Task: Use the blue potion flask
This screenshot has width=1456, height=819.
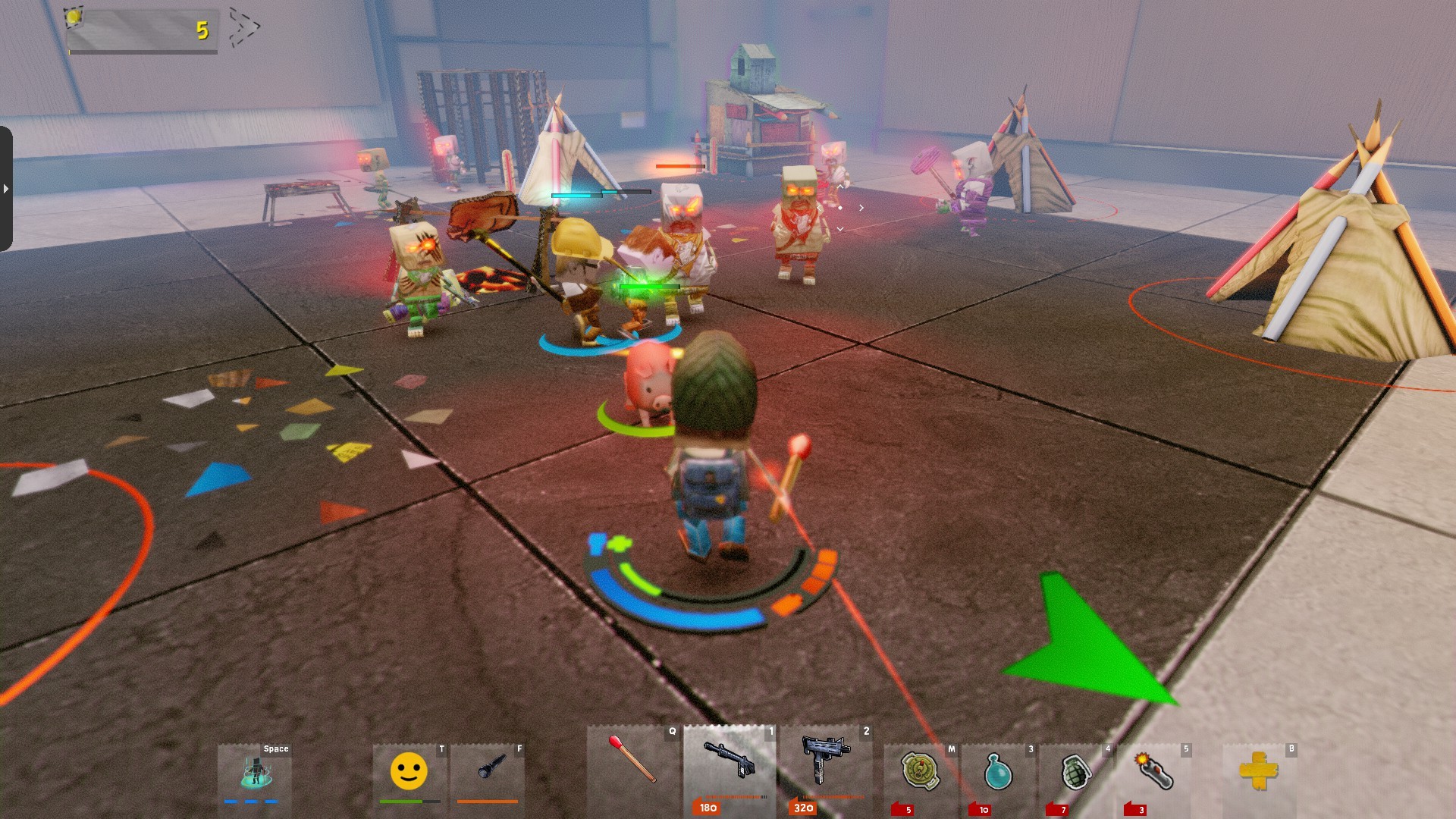Action: [998, 772]
